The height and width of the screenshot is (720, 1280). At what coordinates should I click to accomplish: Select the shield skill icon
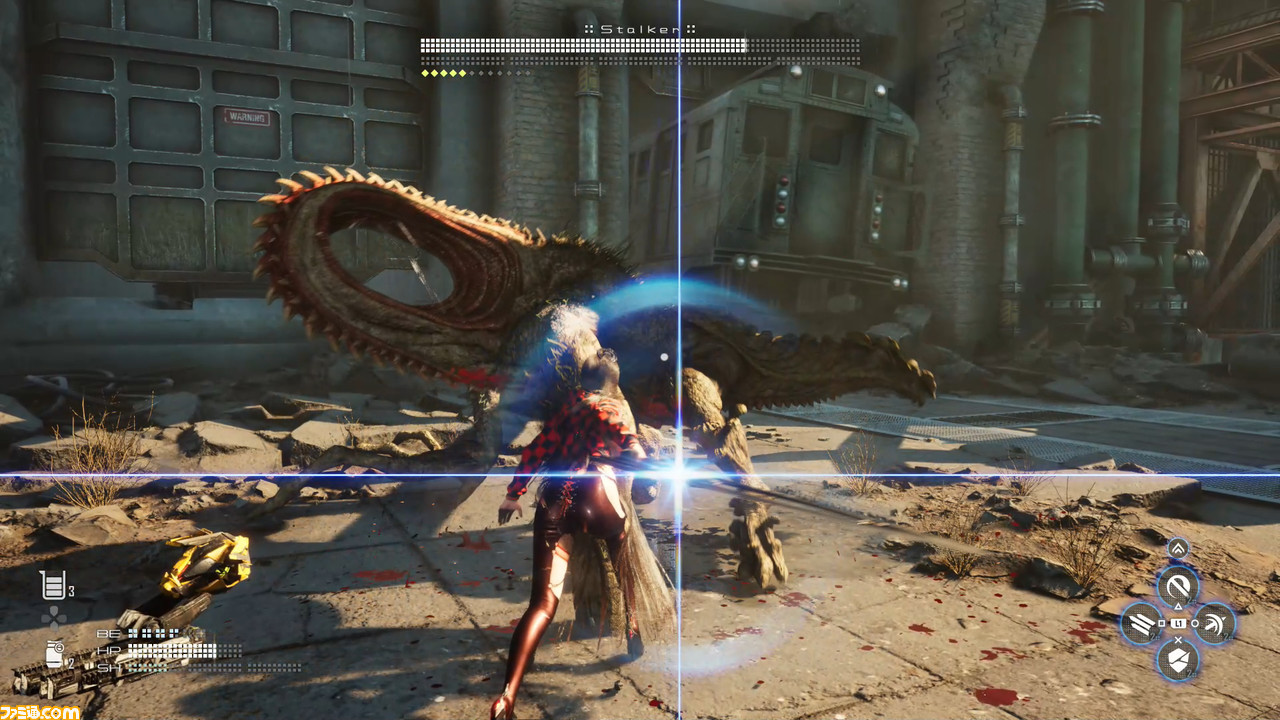pos(1178,661)
